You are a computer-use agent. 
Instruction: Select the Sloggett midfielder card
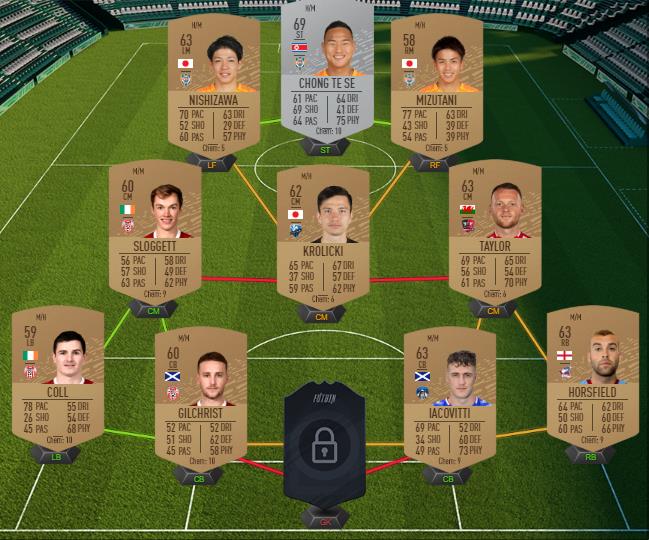(154, 234)
